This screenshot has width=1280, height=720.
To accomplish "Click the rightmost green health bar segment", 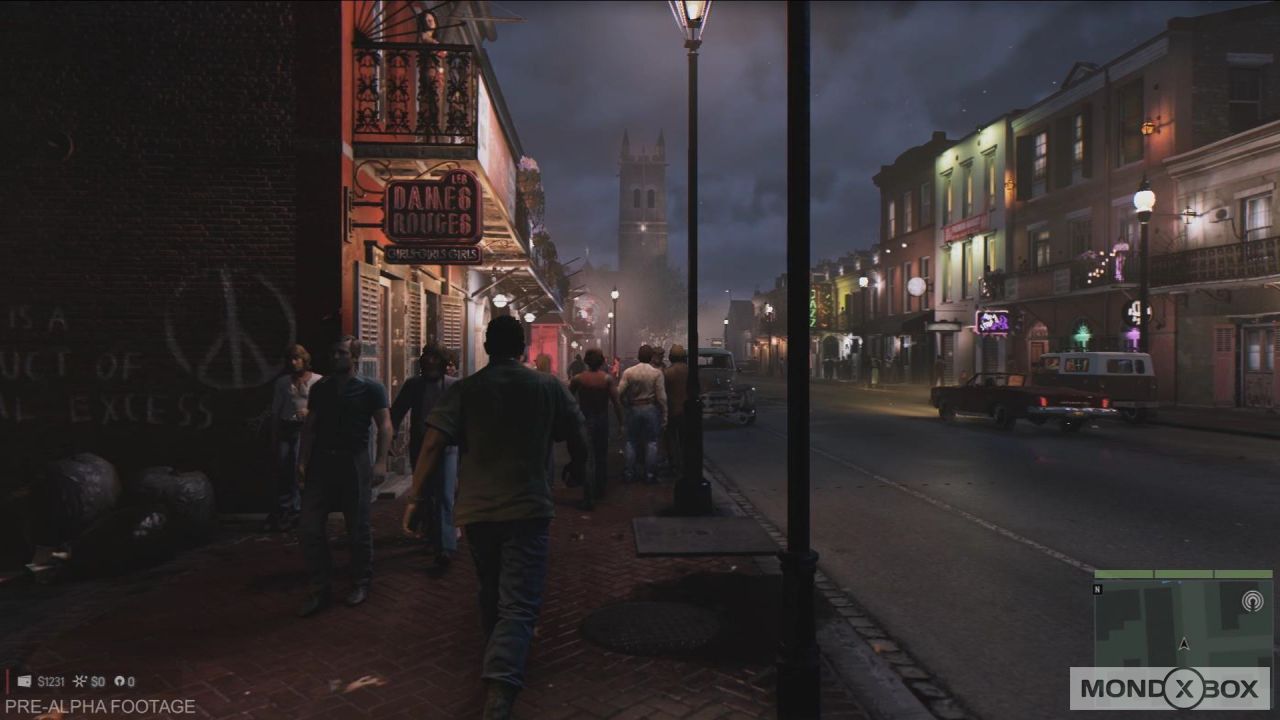I will point(1243,573).
